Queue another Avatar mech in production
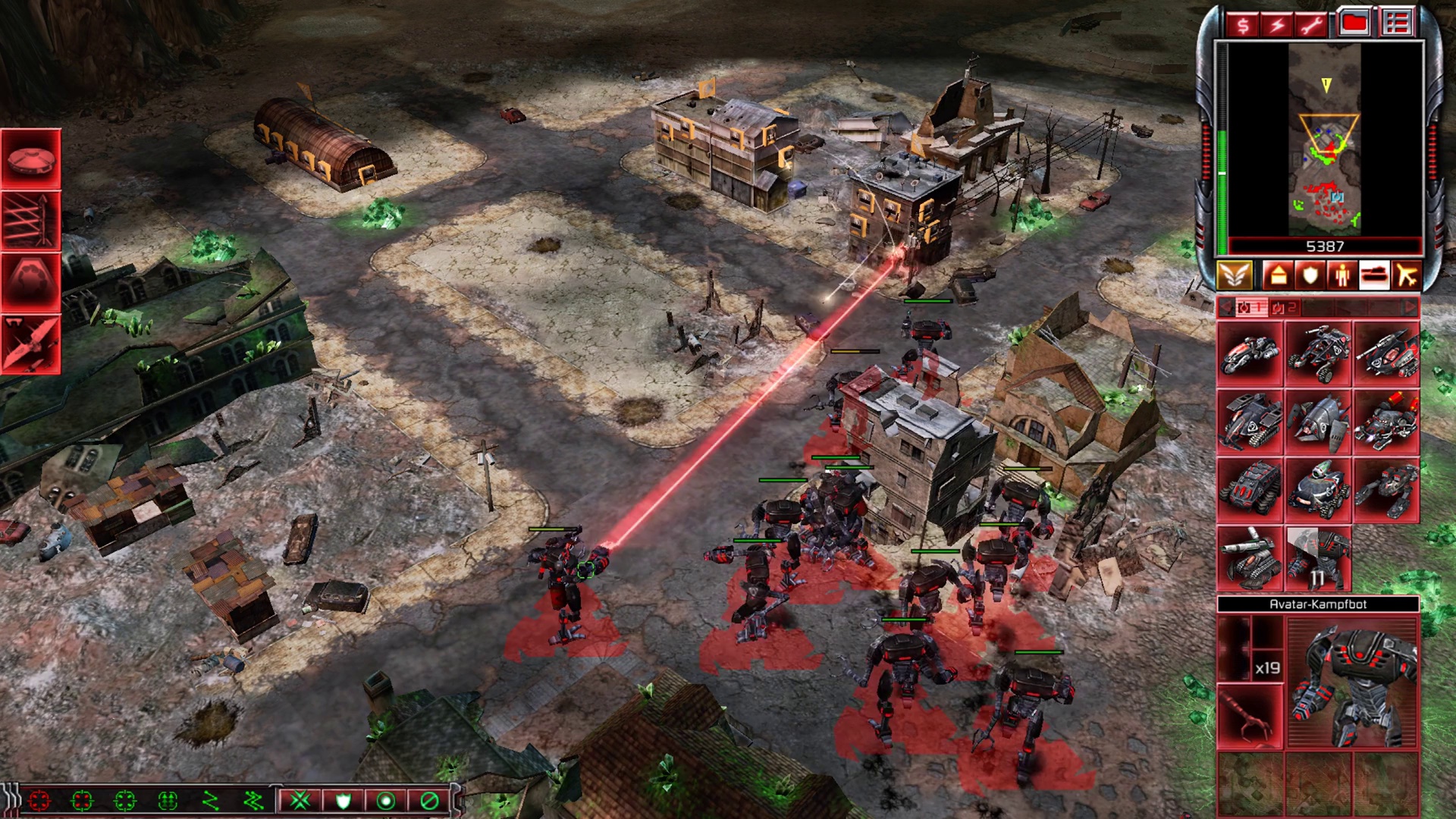Screen dimensions: 1456x819 (x=1318, y=559)
